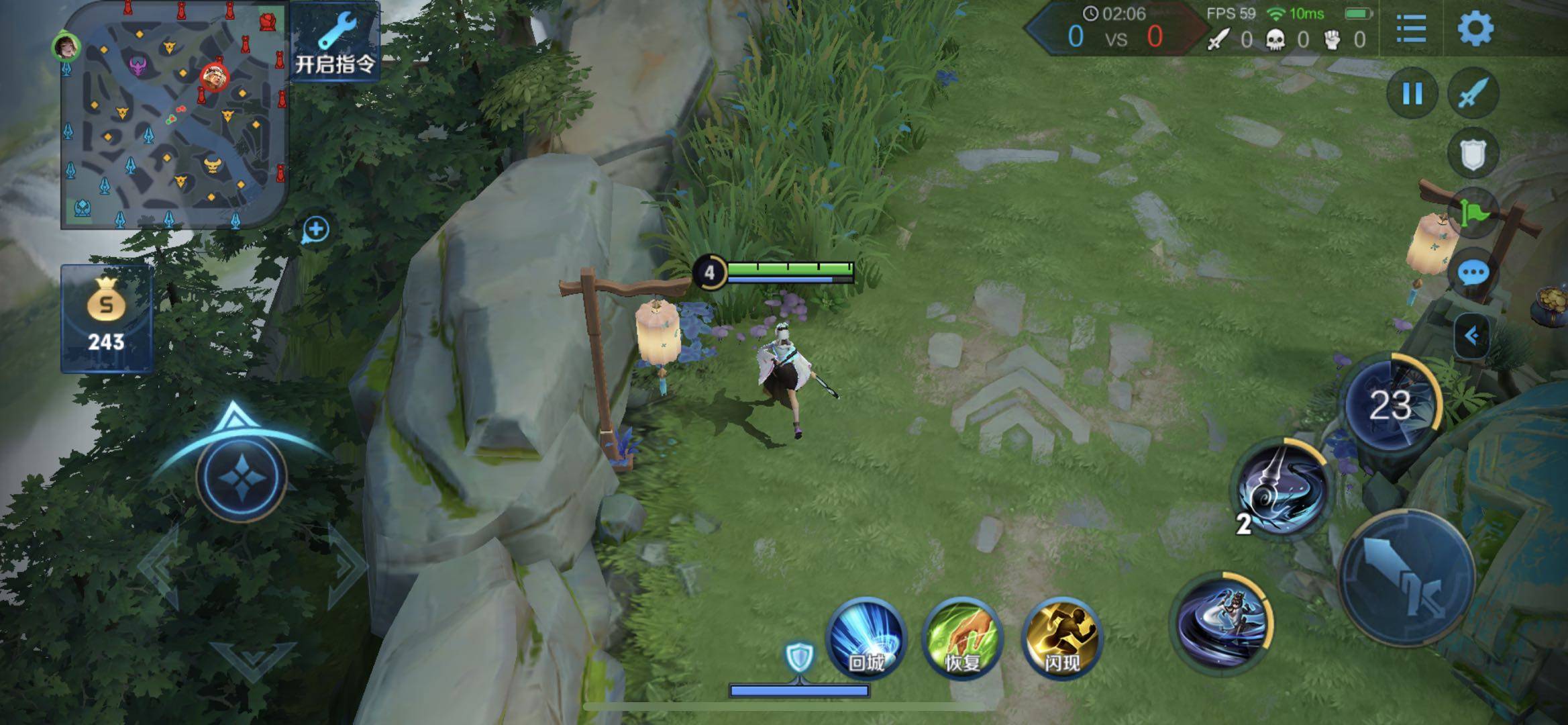Expand the side panel arrow
This screenshot has height=725, width=1568.
coord(1472,336)
